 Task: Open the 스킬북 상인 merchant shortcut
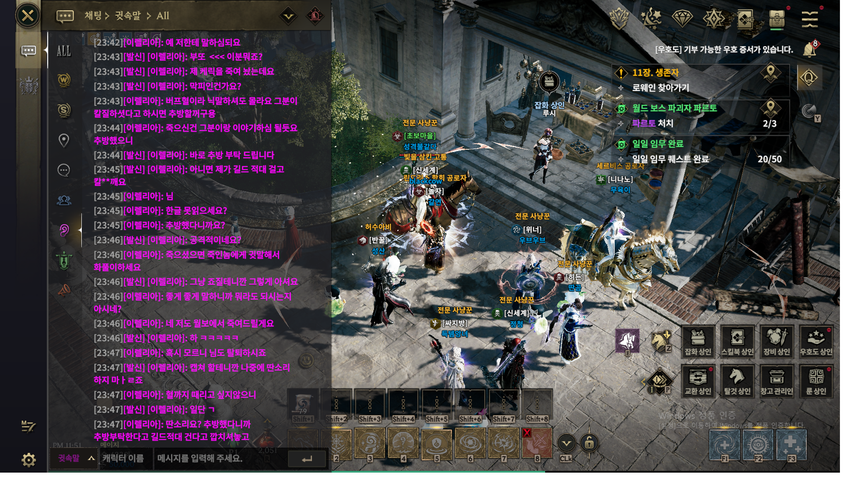(737, 341)
